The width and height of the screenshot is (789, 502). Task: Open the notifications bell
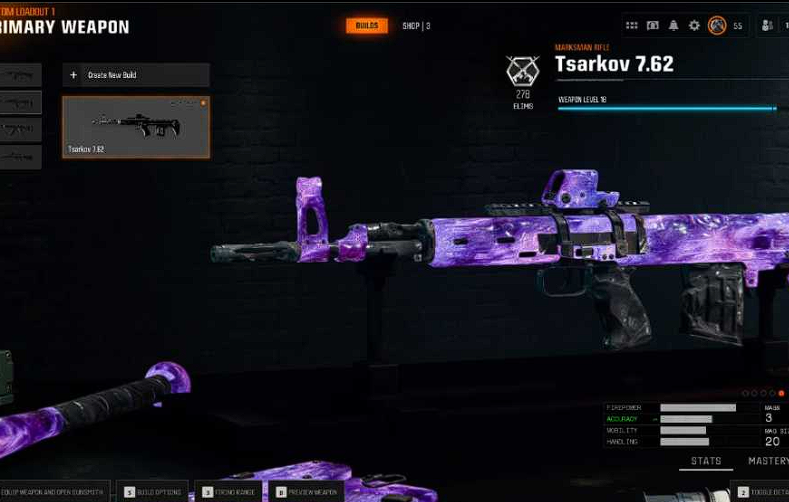click(673, 25)
